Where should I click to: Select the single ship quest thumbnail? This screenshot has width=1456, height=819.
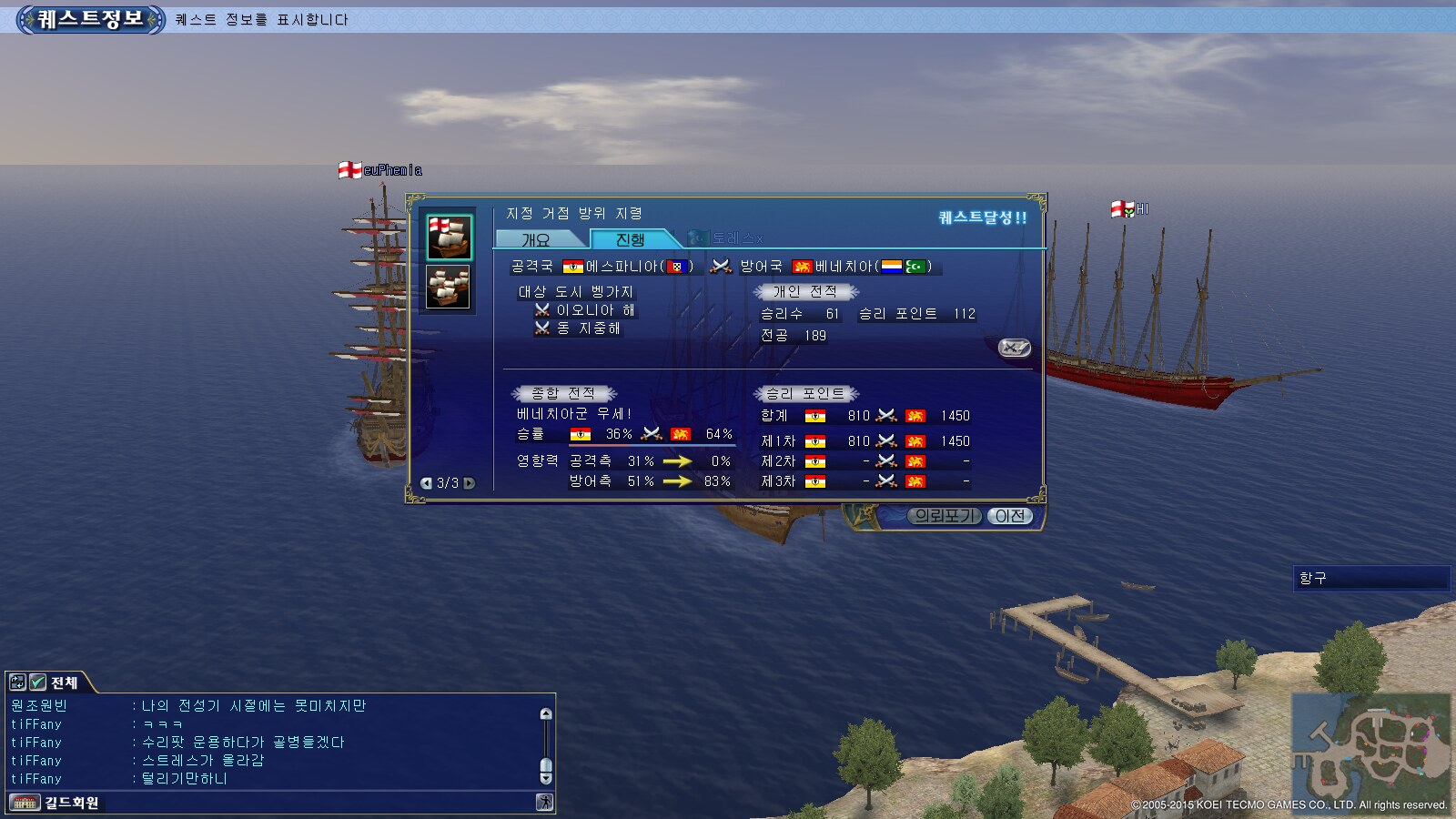pos(450,238)
